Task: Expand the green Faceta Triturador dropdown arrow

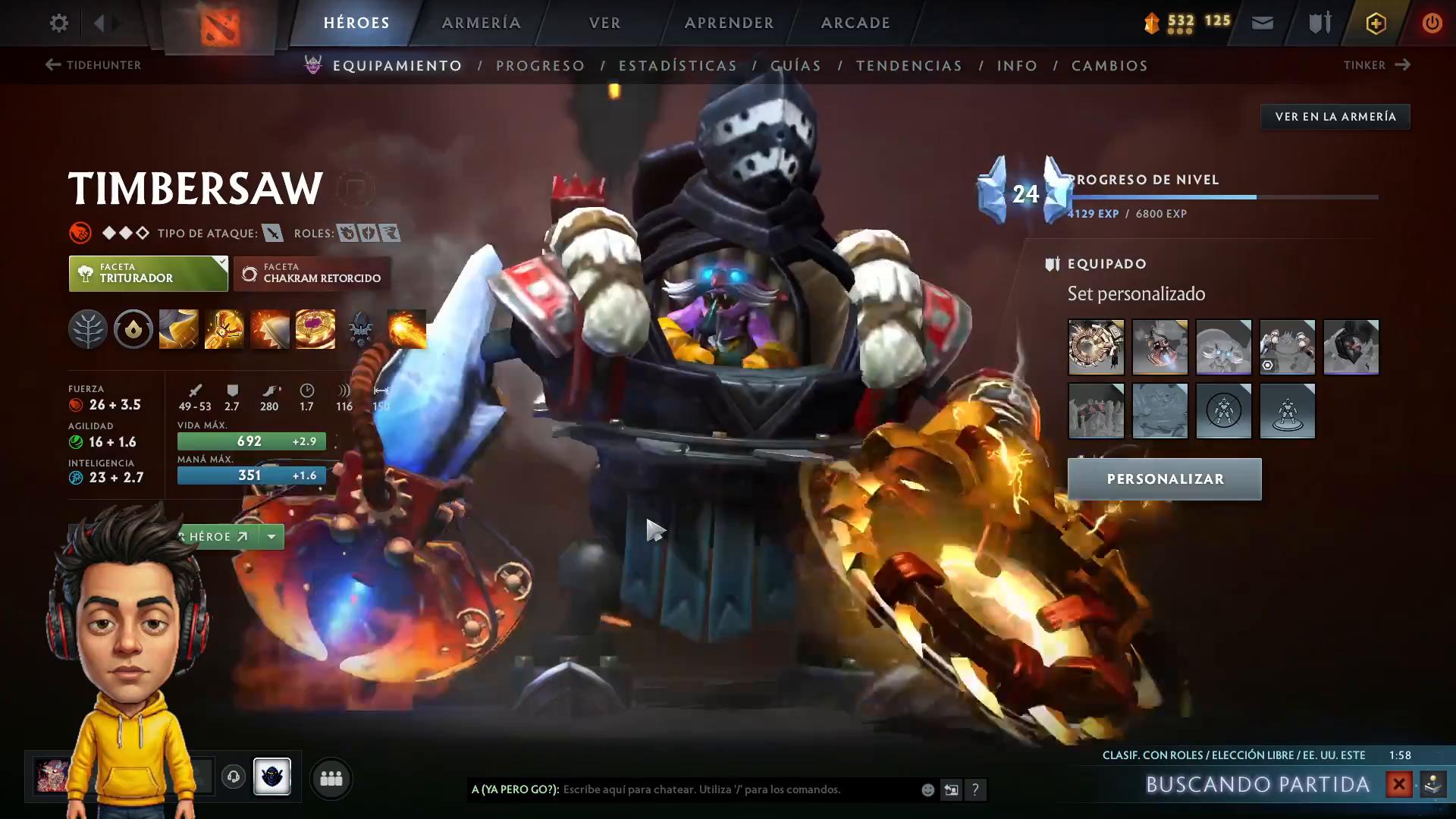Action: tap(221, 262)
